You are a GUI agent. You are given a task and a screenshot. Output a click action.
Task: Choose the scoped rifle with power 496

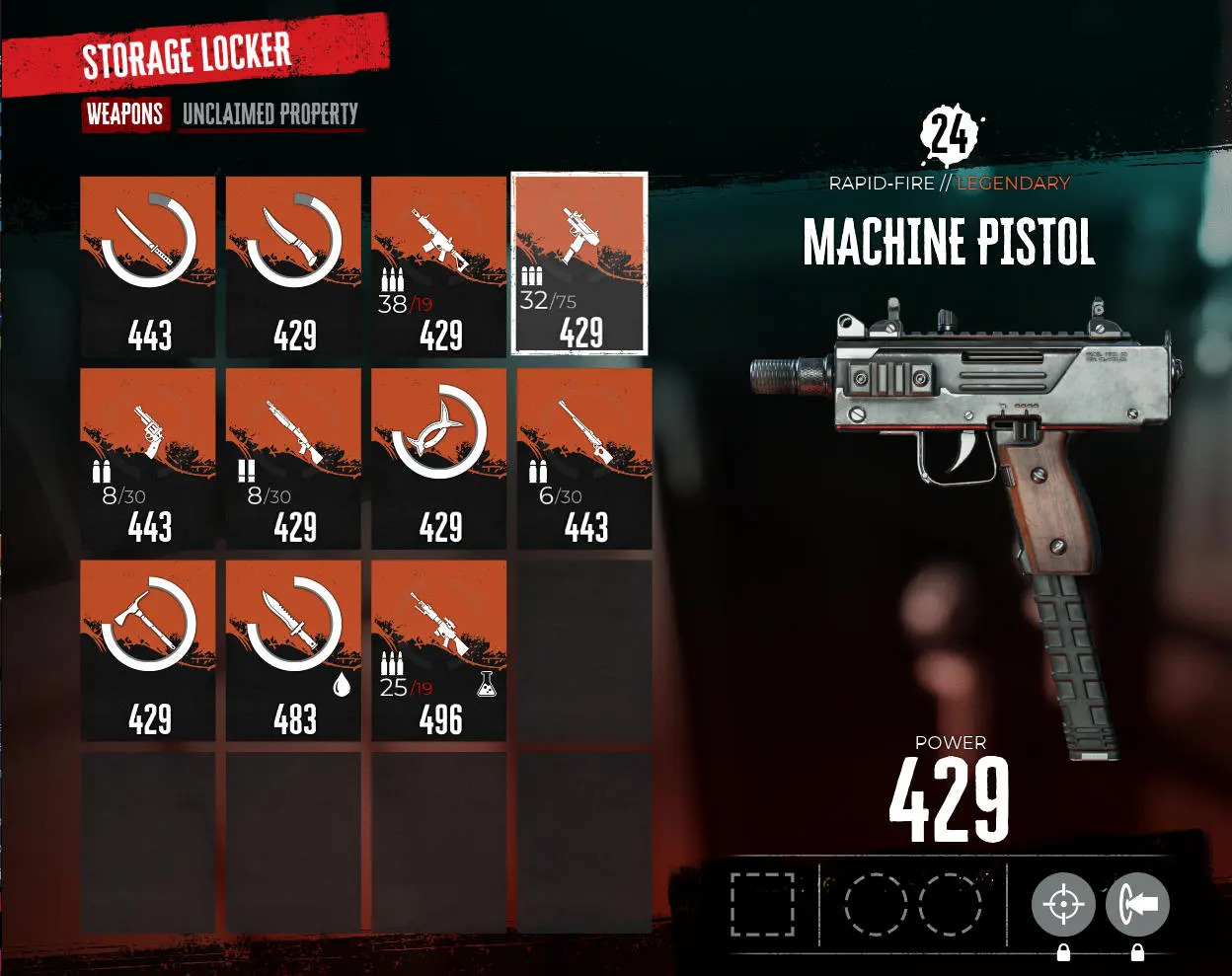(x=439, y=650)
